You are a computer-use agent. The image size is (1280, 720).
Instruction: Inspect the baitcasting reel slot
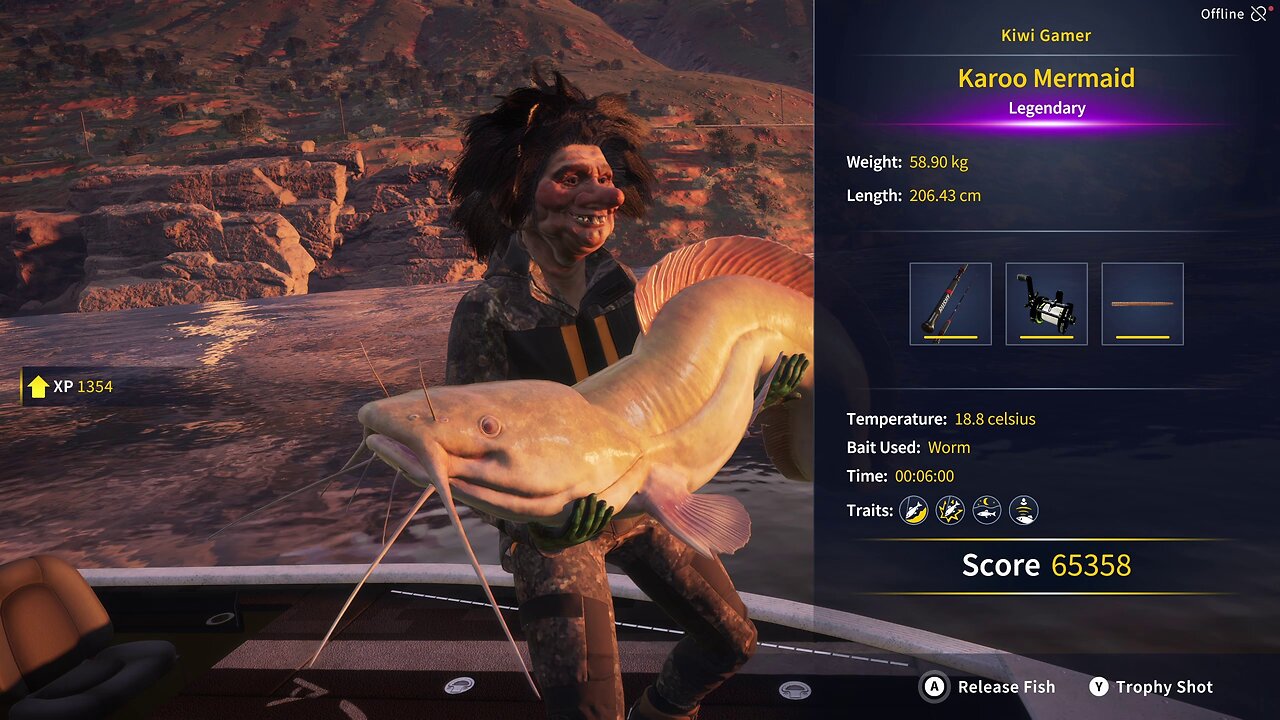tap(1046, 304)
